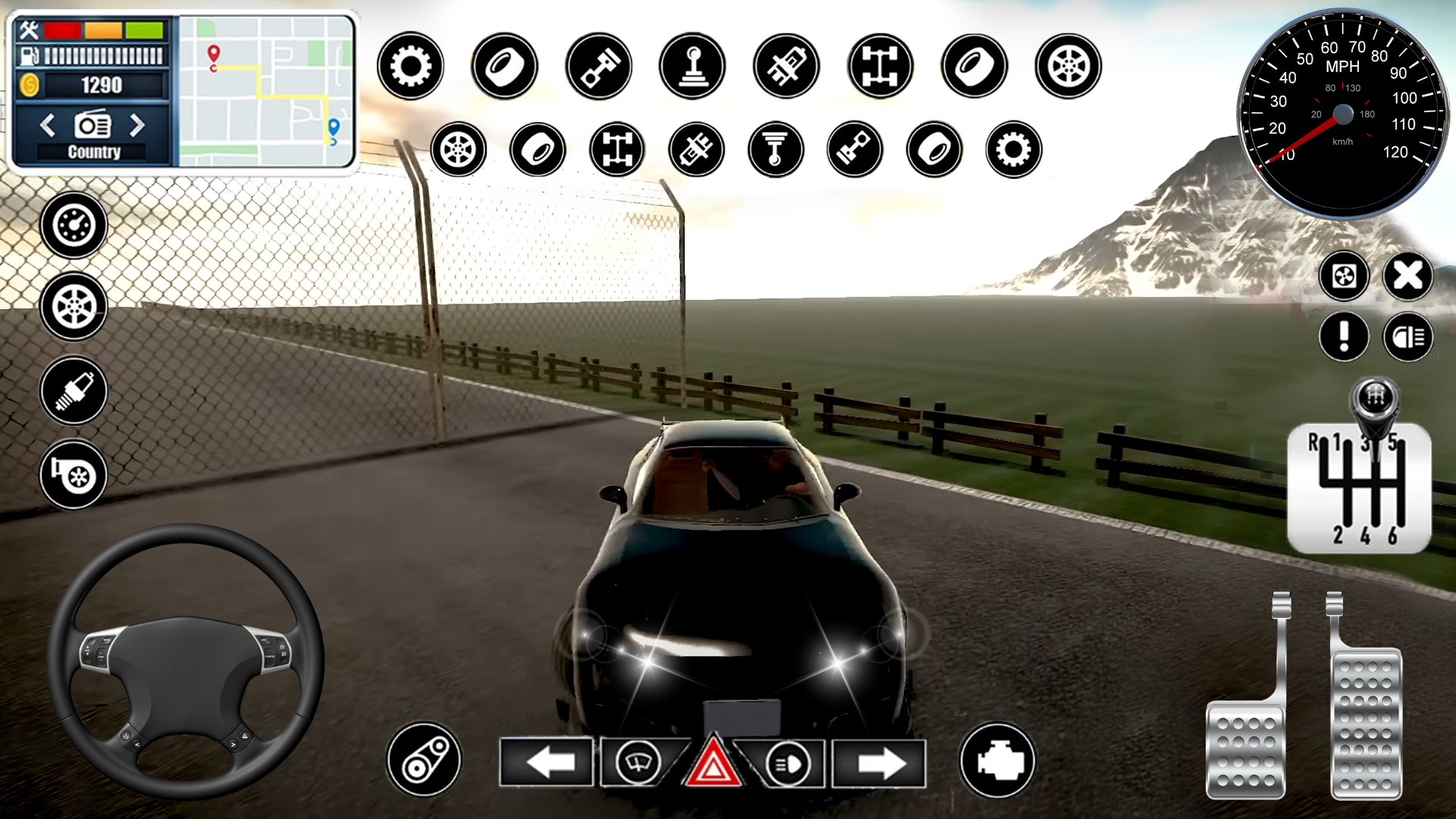Open the fan ventilation control

tap(1344, 278)
